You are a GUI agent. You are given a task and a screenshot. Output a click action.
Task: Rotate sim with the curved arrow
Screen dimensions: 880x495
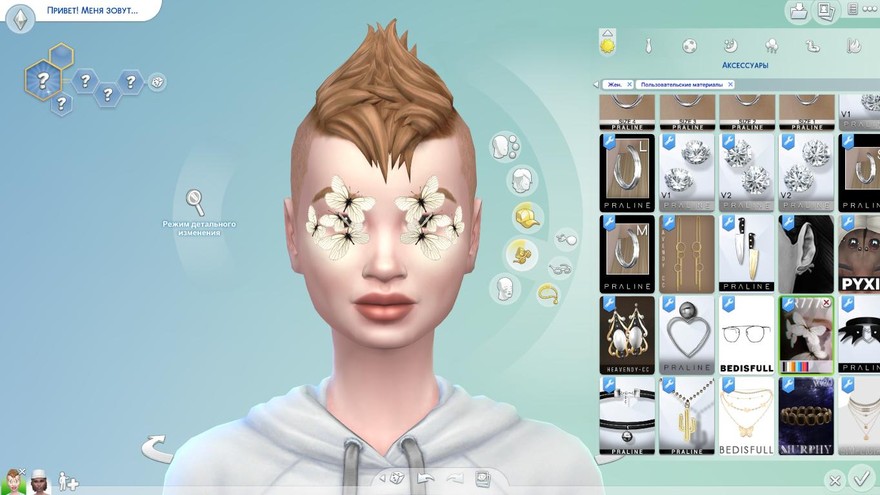(157, 447)
